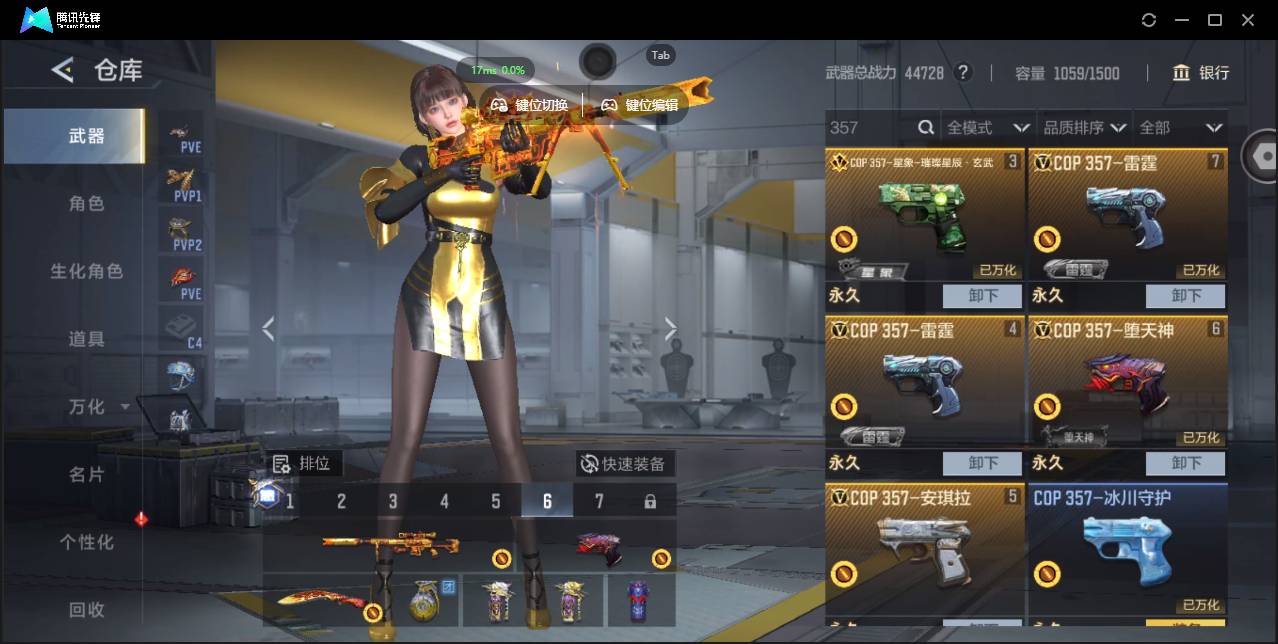Click the 键位编辑 key editing button
1278x644 pixels.
tap(639, 105)
